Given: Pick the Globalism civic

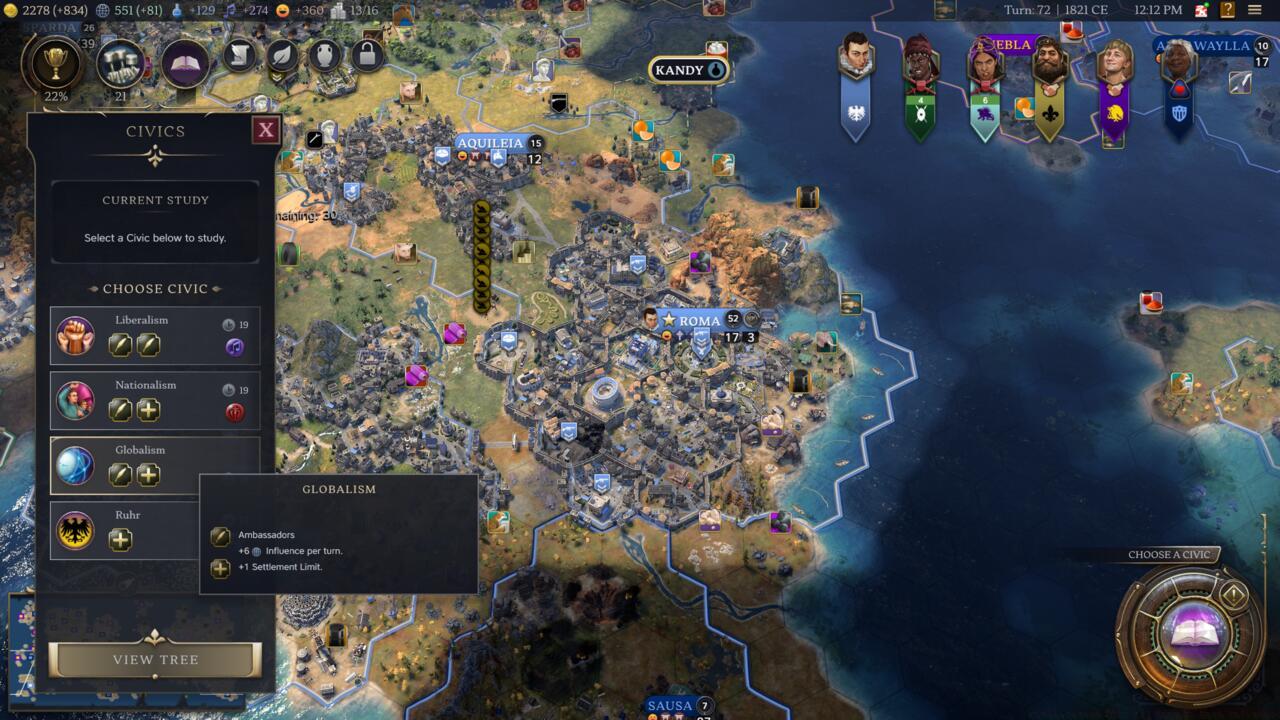Looking at the screenshot, I should (x=155, y=465).
